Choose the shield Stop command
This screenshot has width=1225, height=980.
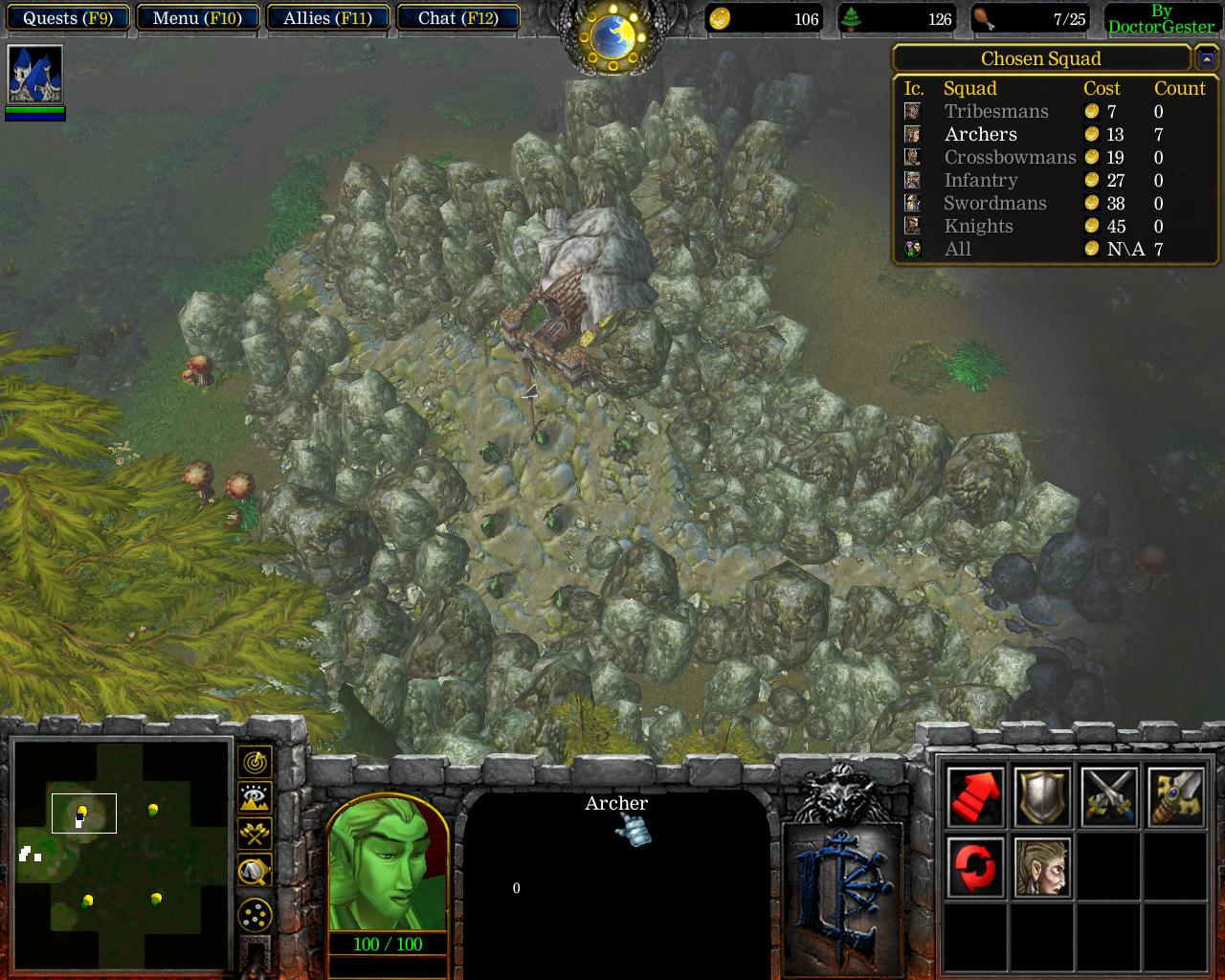[1042, 797]
